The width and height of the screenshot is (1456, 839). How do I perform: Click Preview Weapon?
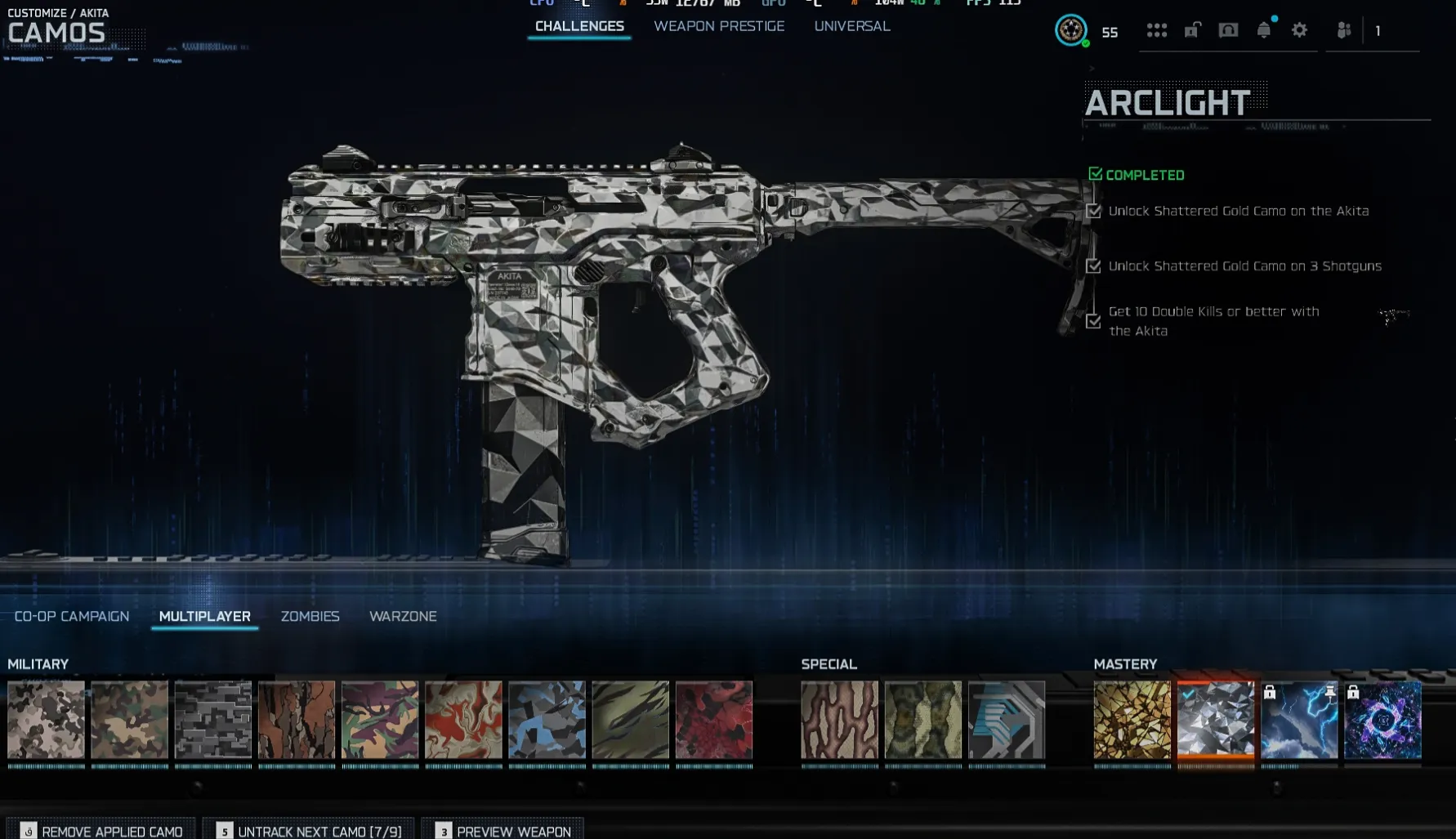click(512, 831)
